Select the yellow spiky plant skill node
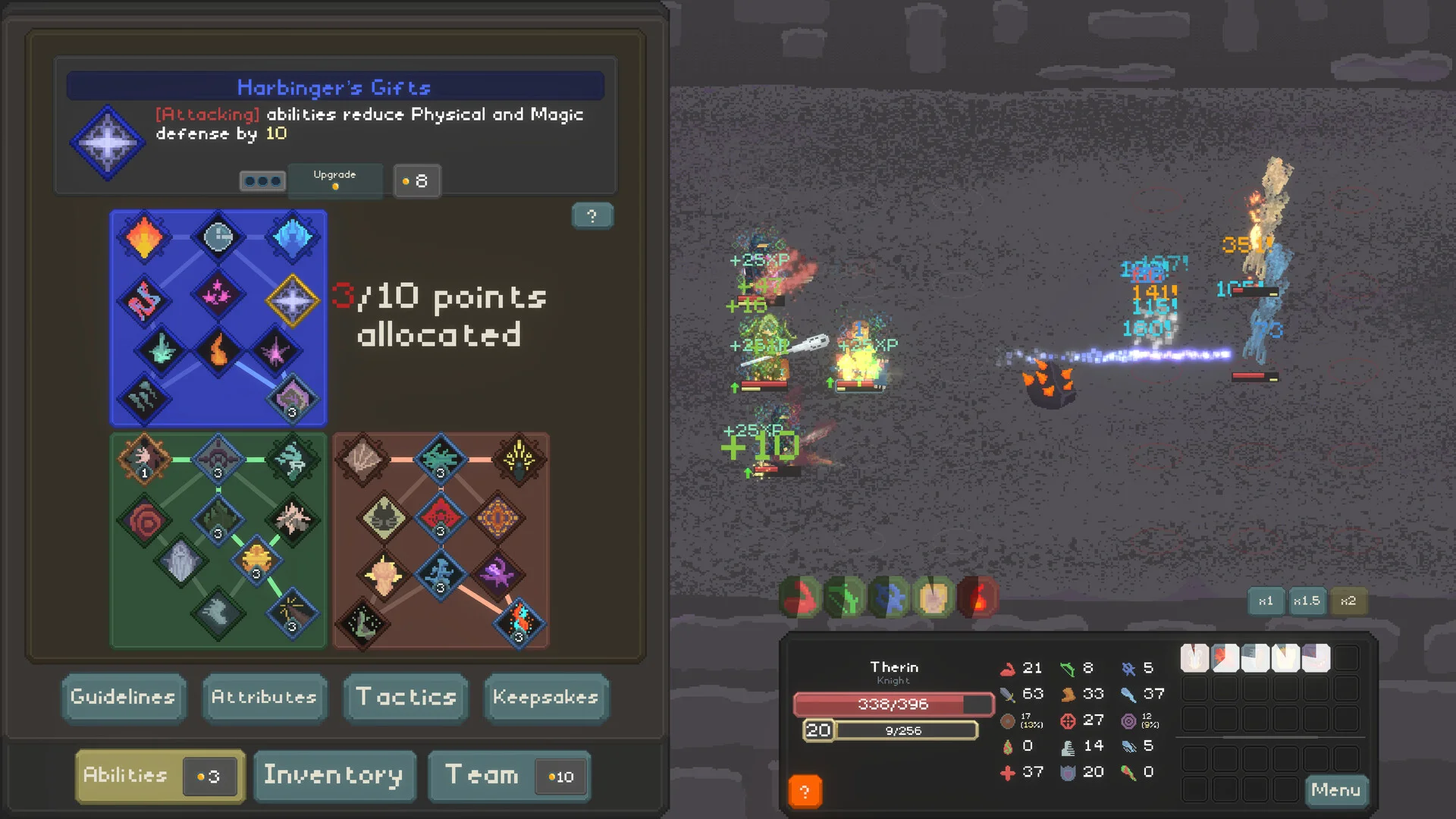This screenshot has width=1456, height=819. (x=519, y=457)
